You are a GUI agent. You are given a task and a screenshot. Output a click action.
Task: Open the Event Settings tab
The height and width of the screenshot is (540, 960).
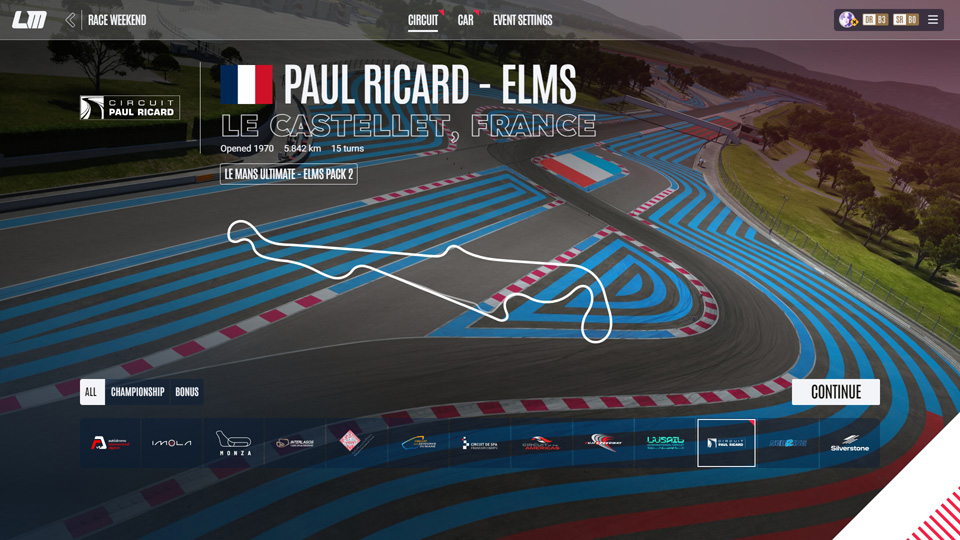tap(522, 20)
